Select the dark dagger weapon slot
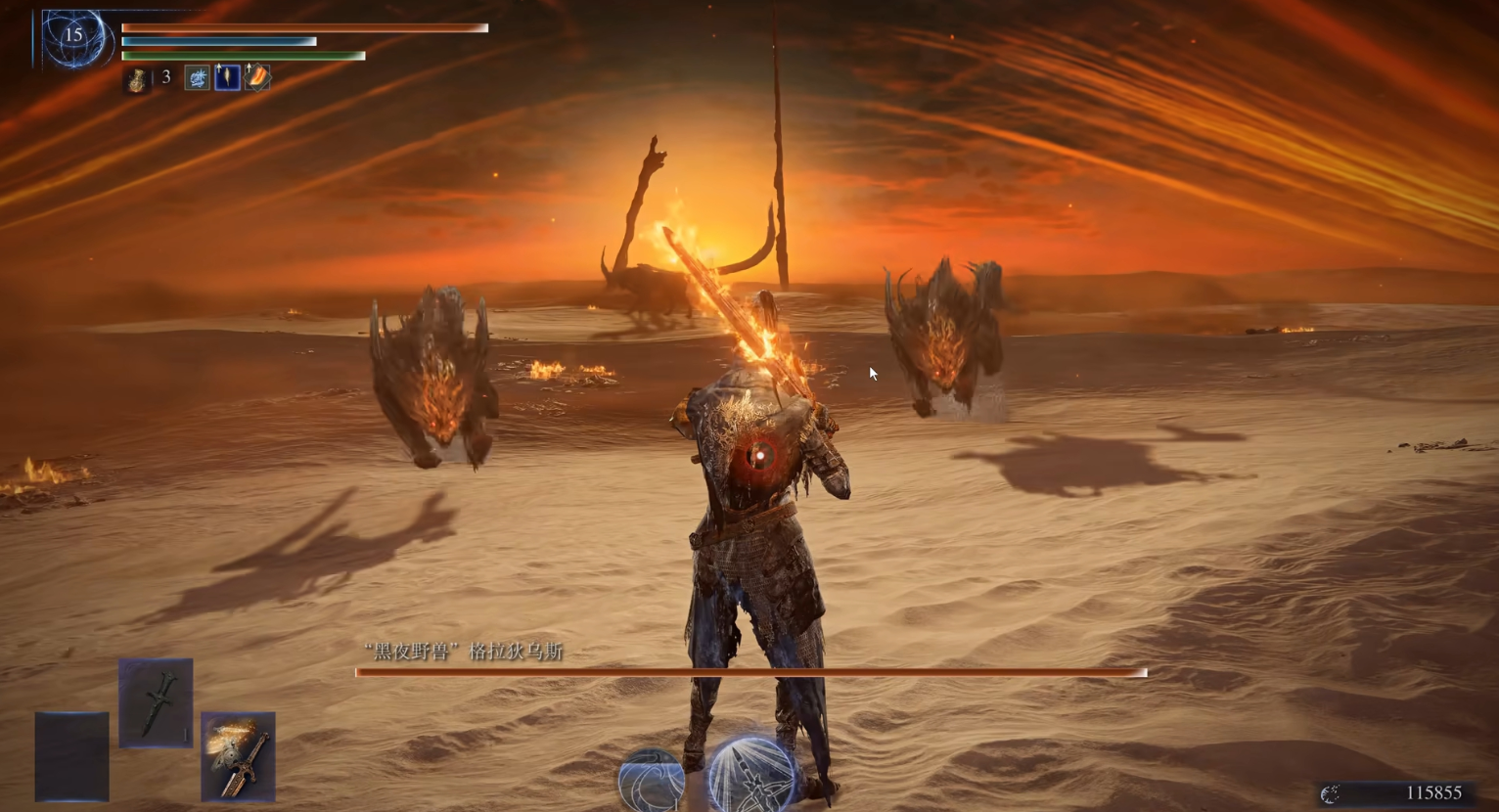1499x812 pixels. [x=156, y=702]
